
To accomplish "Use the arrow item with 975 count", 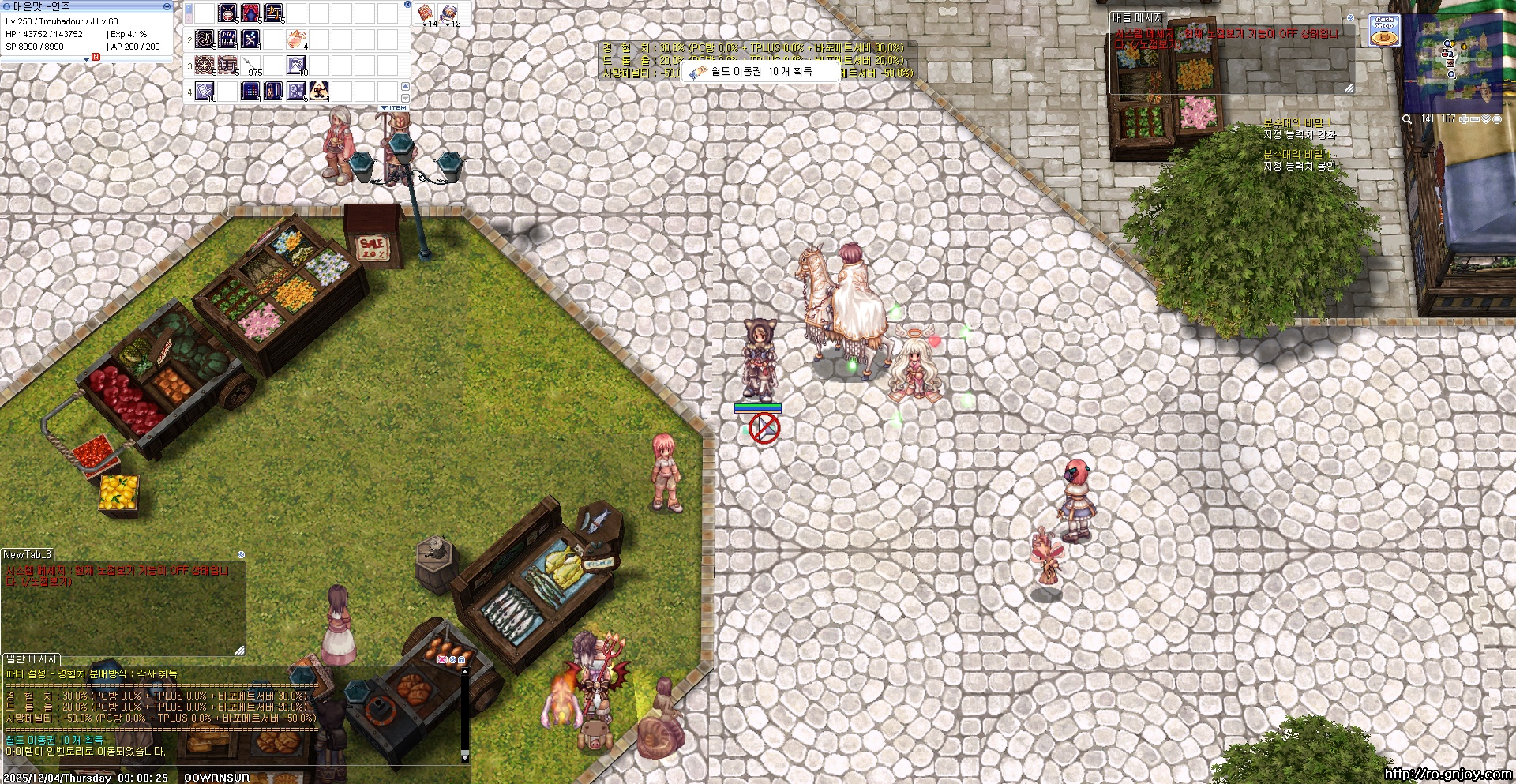I will 251,65.
